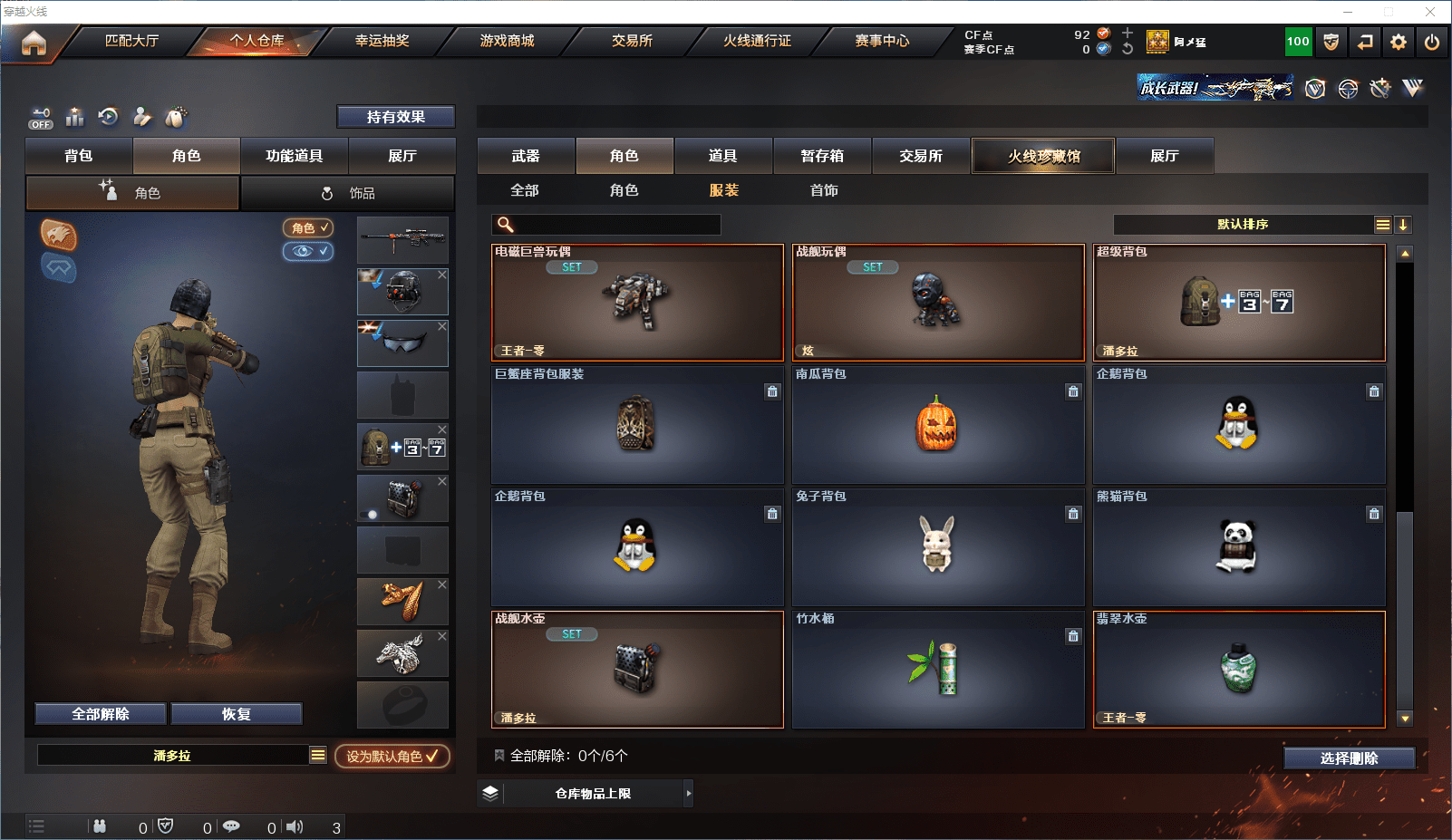Screen dimensions: 1452x840
Task: Open the 幸运抽奖 lucky draw page
Action: tap(382, 41)
